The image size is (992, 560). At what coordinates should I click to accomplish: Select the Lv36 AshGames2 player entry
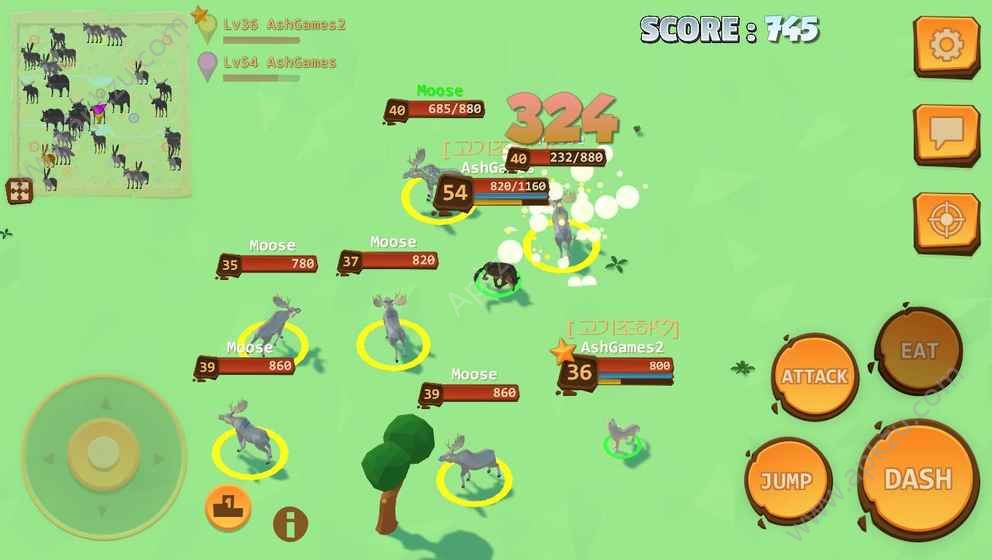pos(284,25)
